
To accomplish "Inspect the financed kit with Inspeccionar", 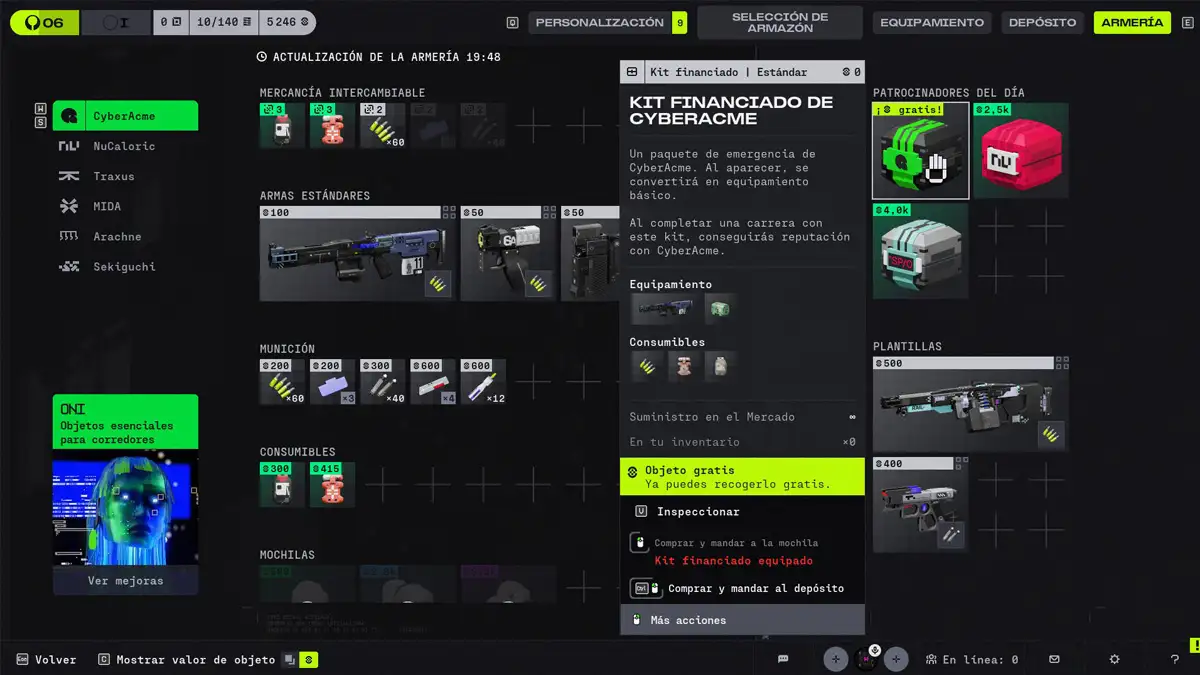I will point(698,512).
